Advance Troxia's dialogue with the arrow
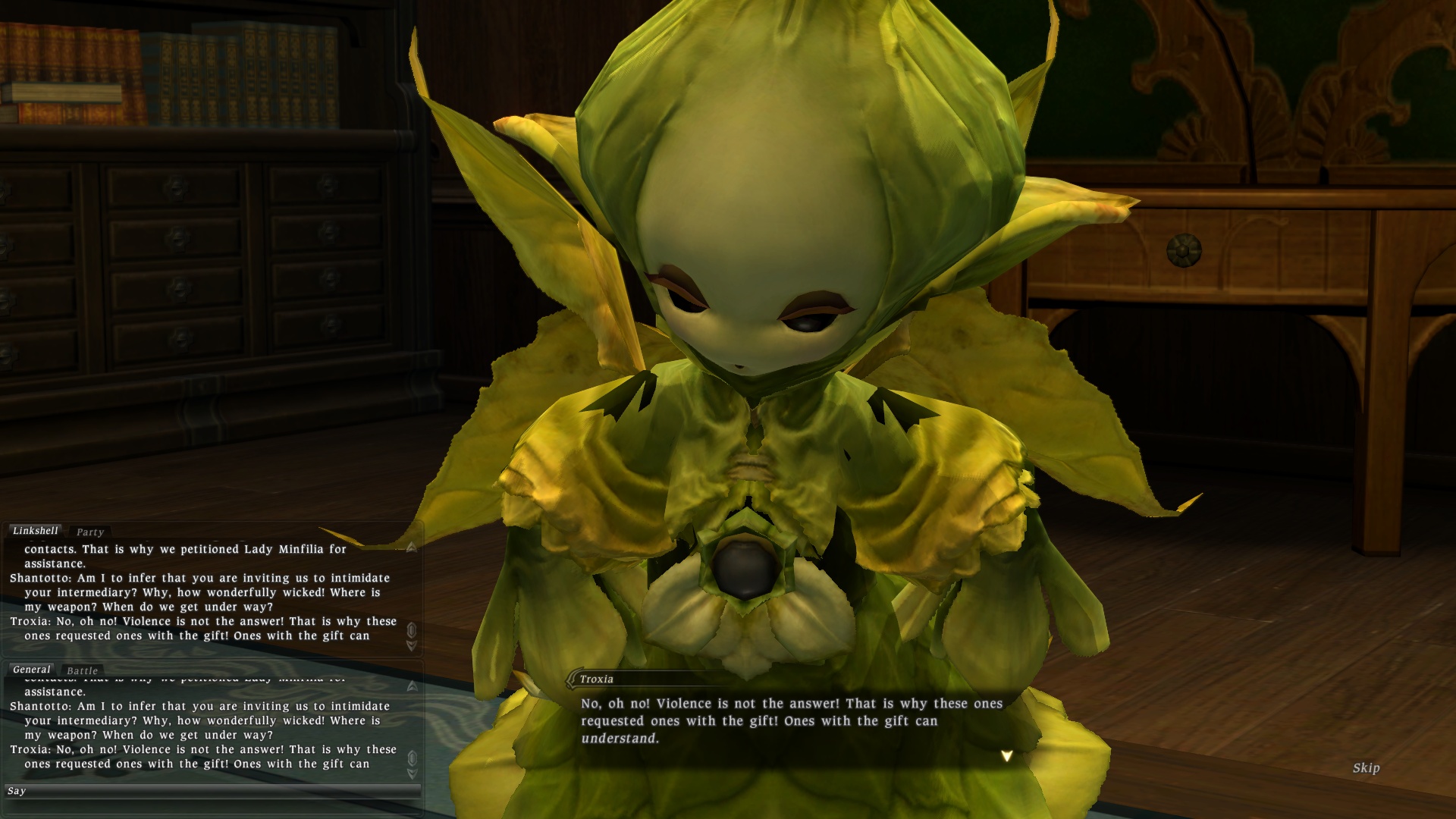Screen dimensions: 1456x819 point(1006,756)
